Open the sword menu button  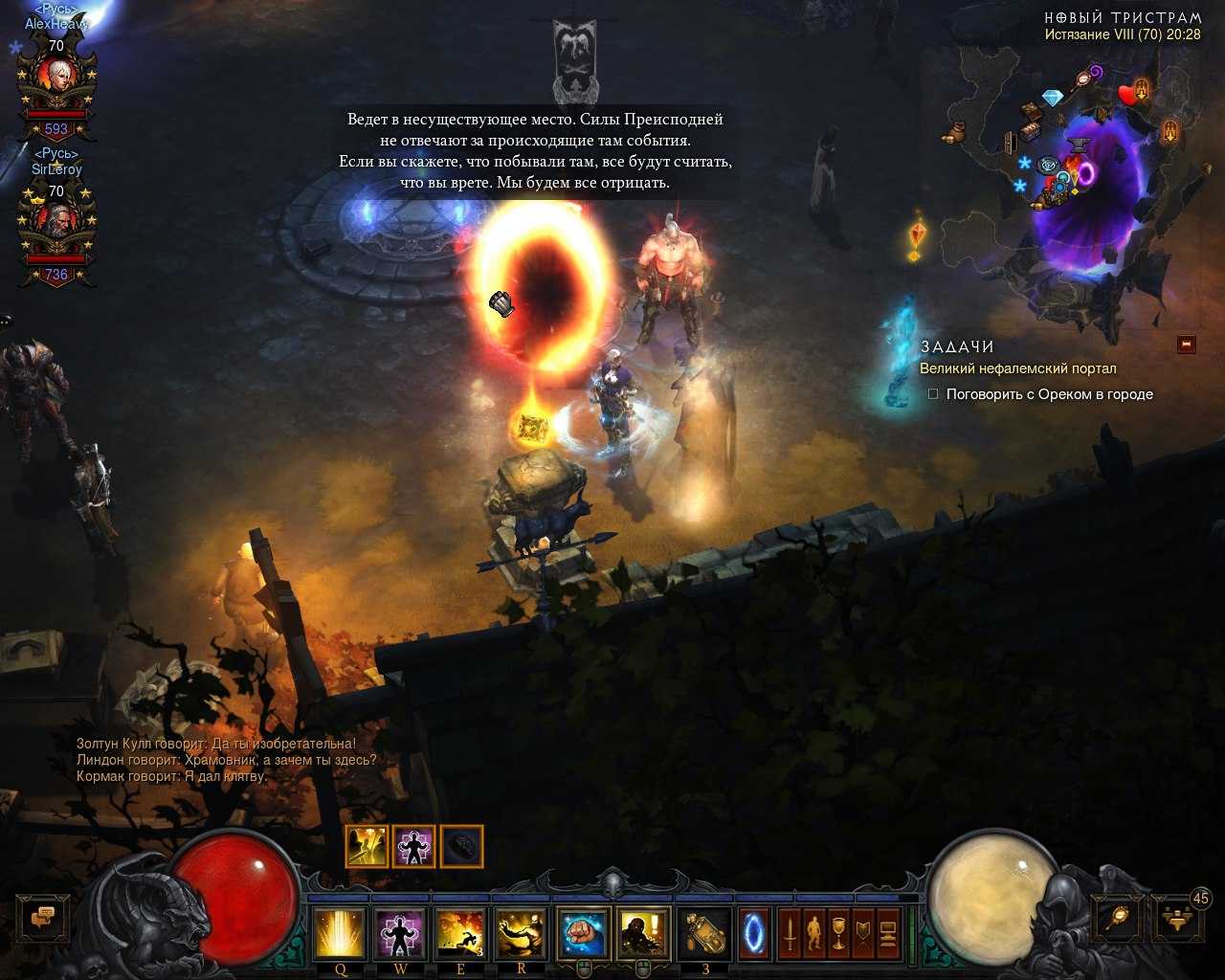790,933
